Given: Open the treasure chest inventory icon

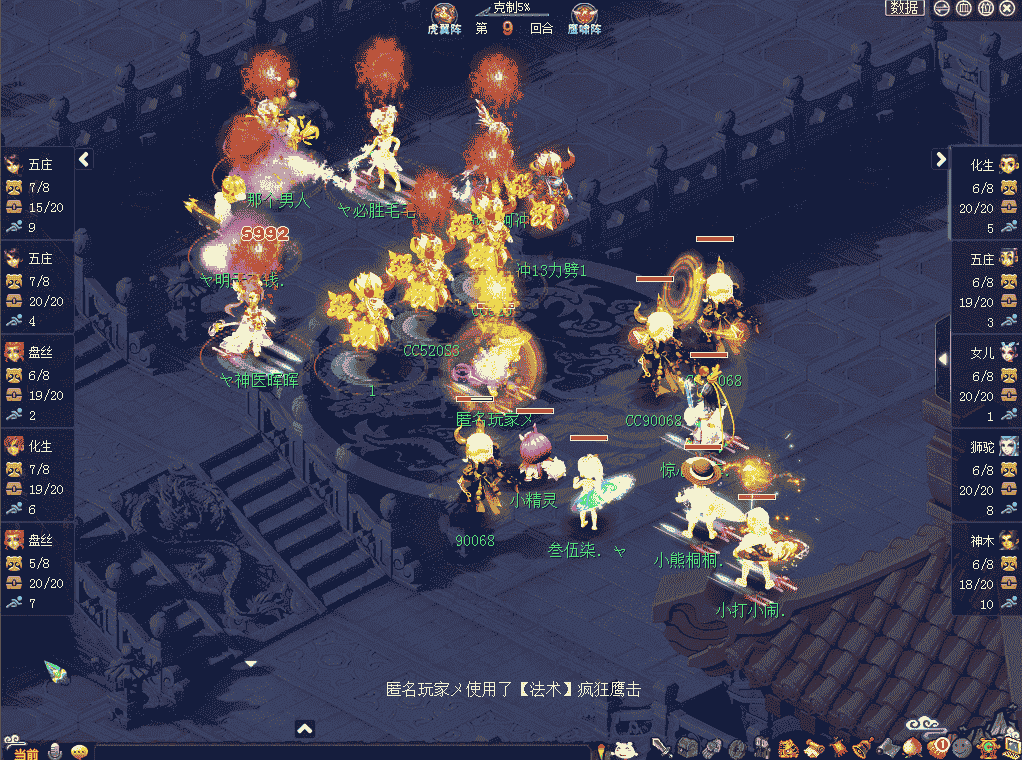Looking at the screenshot, I should point(686,747).
